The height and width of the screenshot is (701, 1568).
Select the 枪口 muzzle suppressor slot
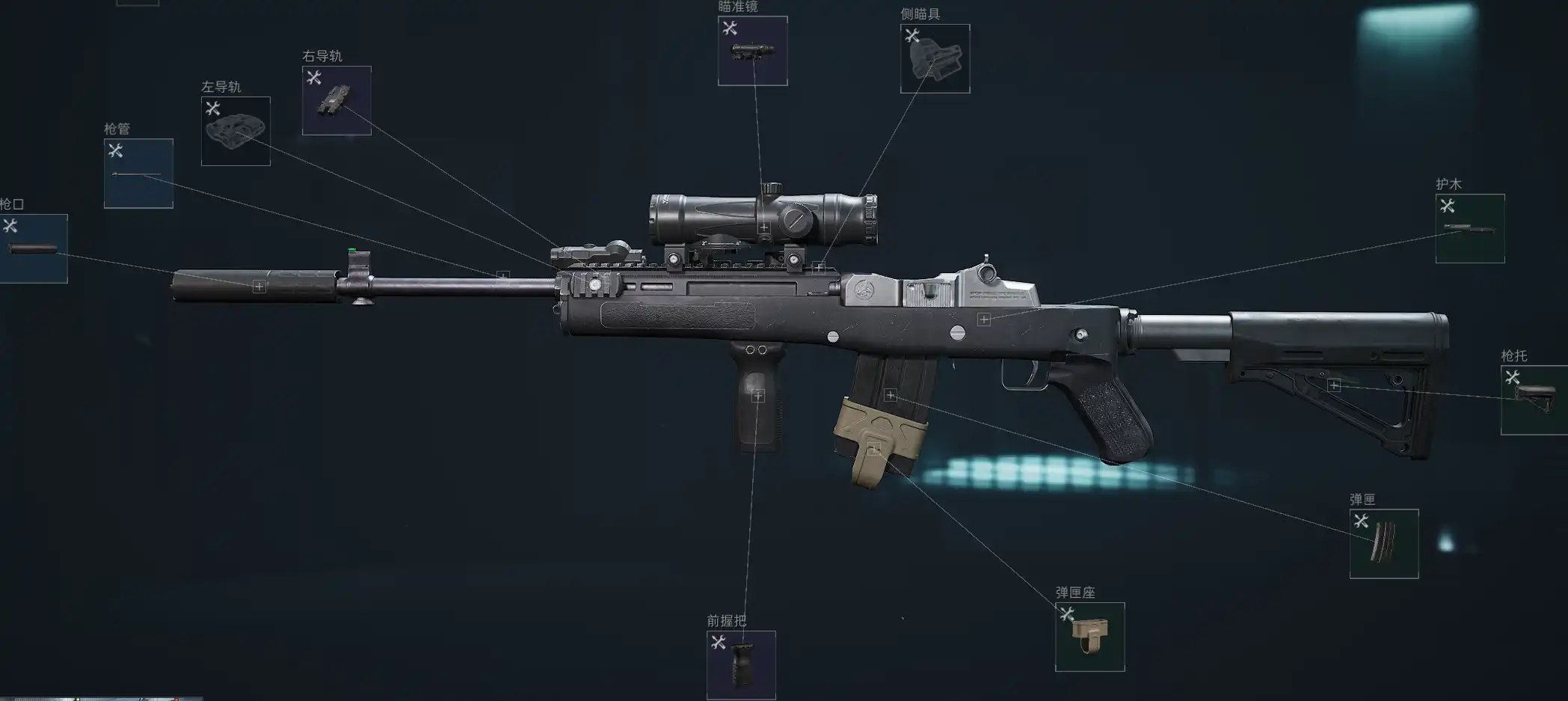click(33, 248)
